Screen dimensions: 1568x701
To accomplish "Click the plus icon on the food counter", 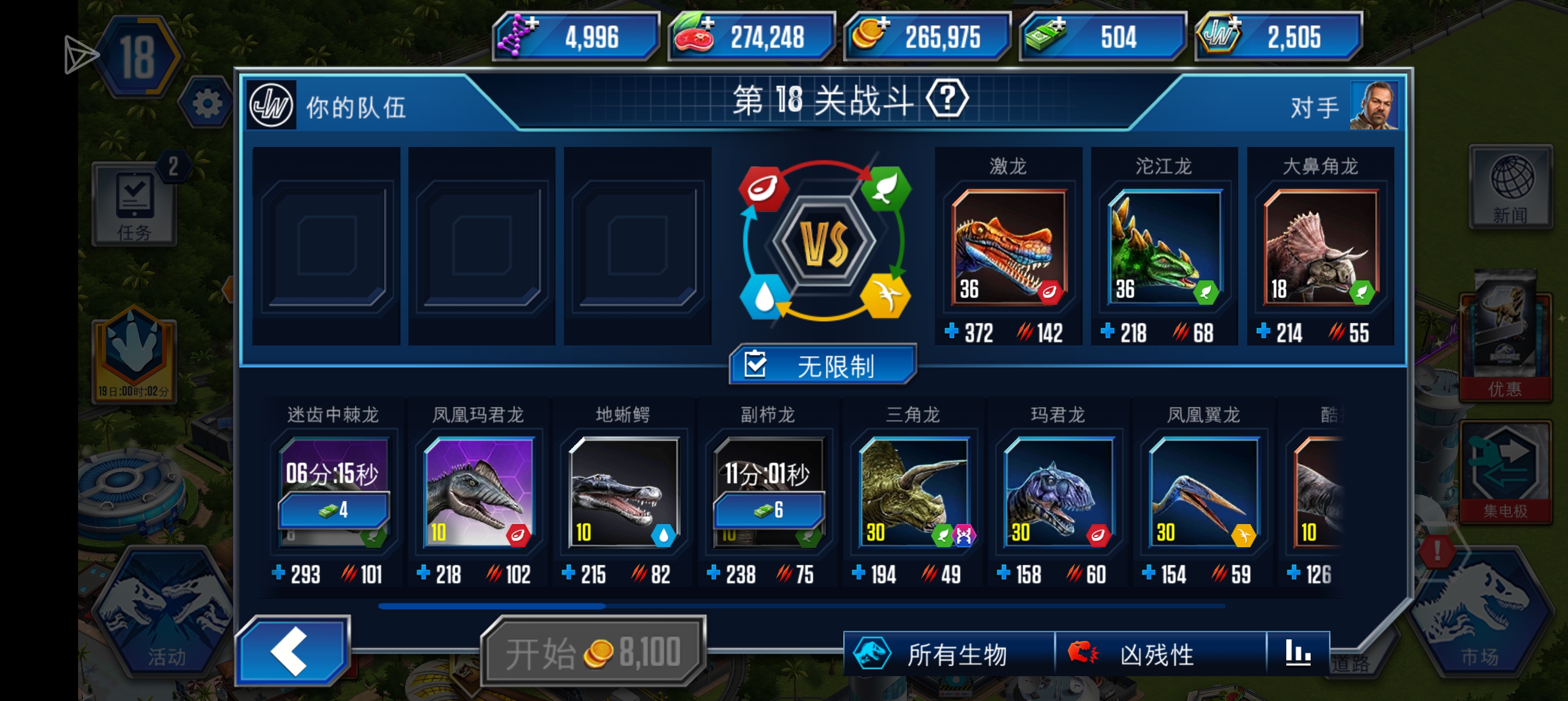I will (x=710, y=25).
